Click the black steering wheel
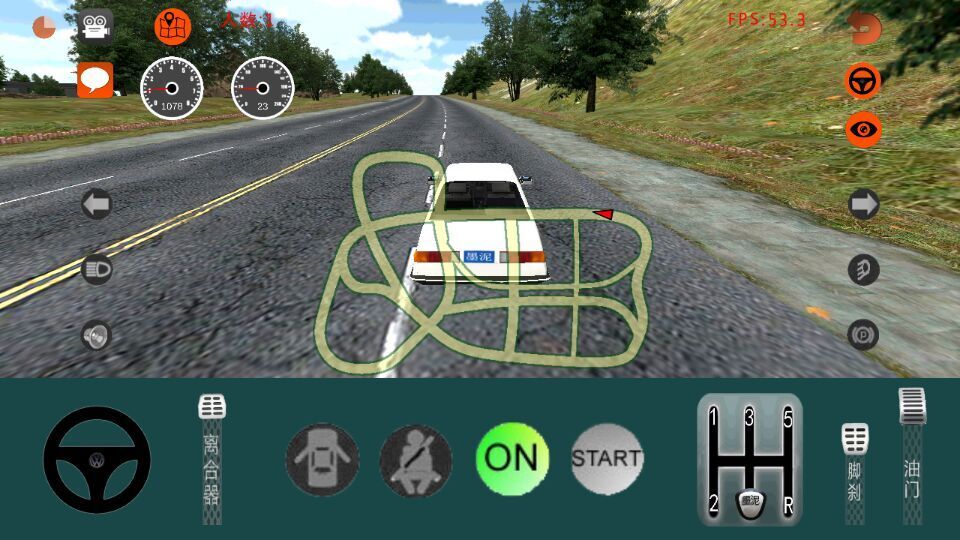This screenshot has width=960, height=540. [x=97, y=460]
